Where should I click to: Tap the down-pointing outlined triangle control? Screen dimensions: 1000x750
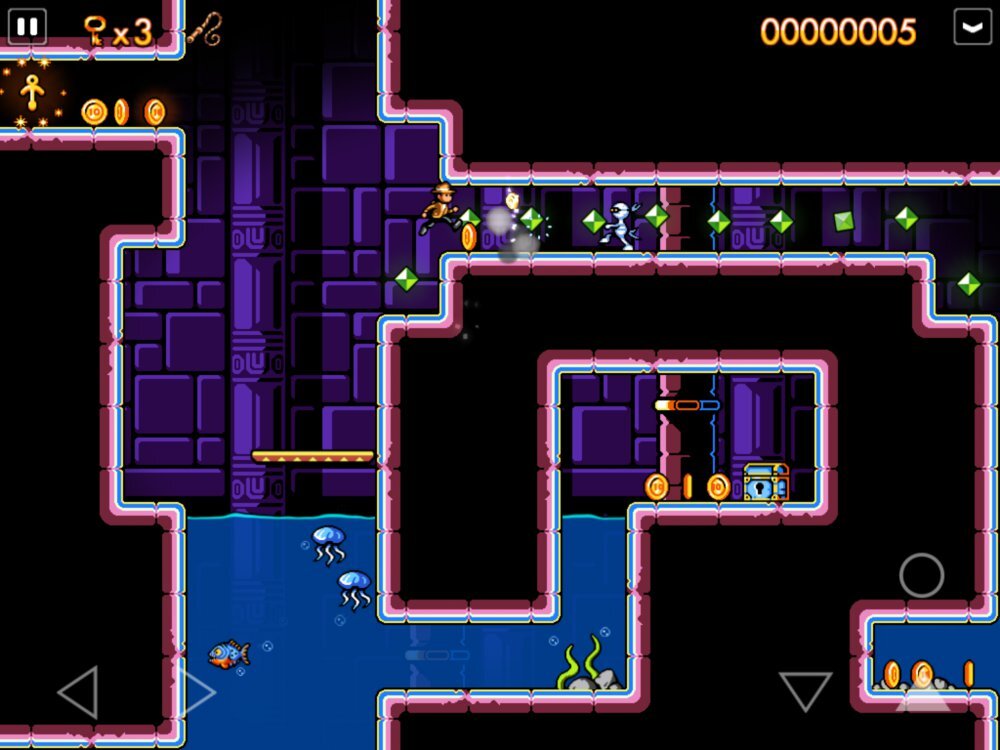tap(805, 690)
